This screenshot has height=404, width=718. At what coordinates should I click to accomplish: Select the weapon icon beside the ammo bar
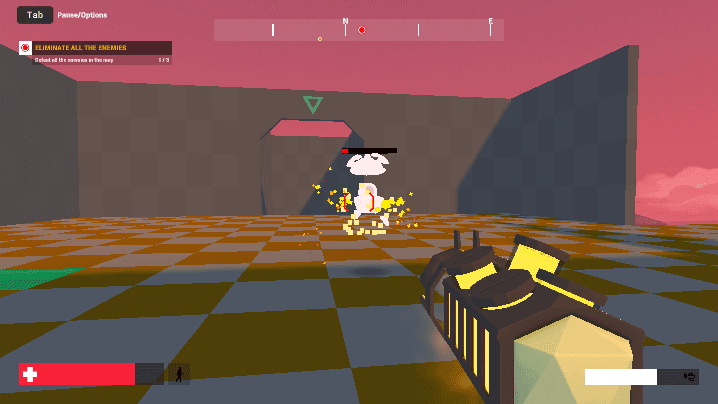688,377
